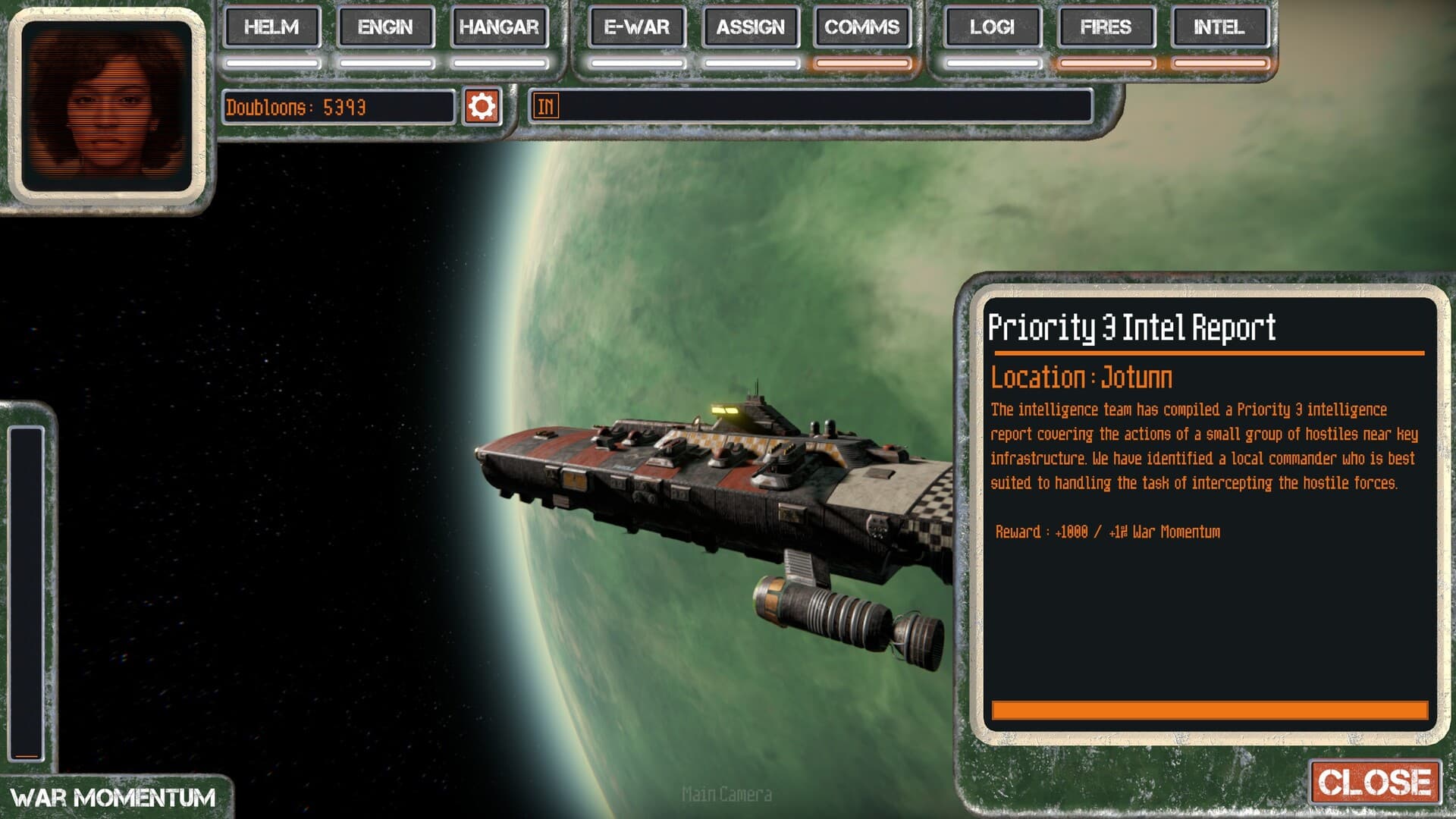Open the settings gear icon
The height and width of the screenshot is (819, 1456).
point(481,105)
